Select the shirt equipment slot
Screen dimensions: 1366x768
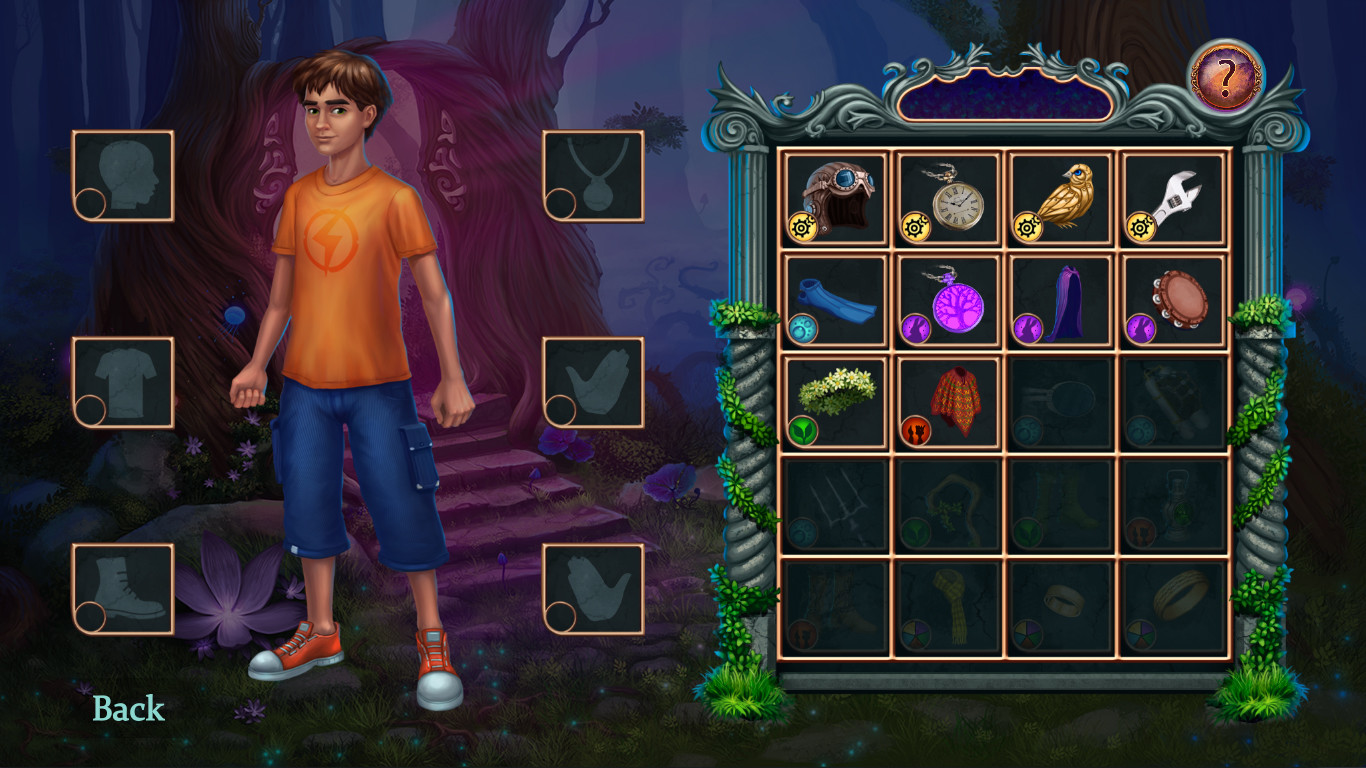click(x=123, y=383)
